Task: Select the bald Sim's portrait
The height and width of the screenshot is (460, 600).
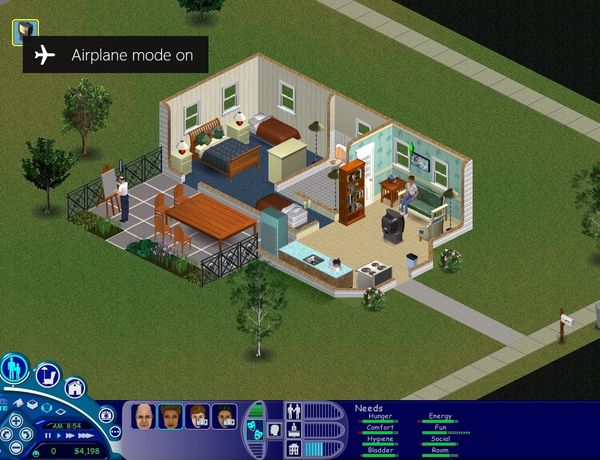Action: click(x=144, y=417)
